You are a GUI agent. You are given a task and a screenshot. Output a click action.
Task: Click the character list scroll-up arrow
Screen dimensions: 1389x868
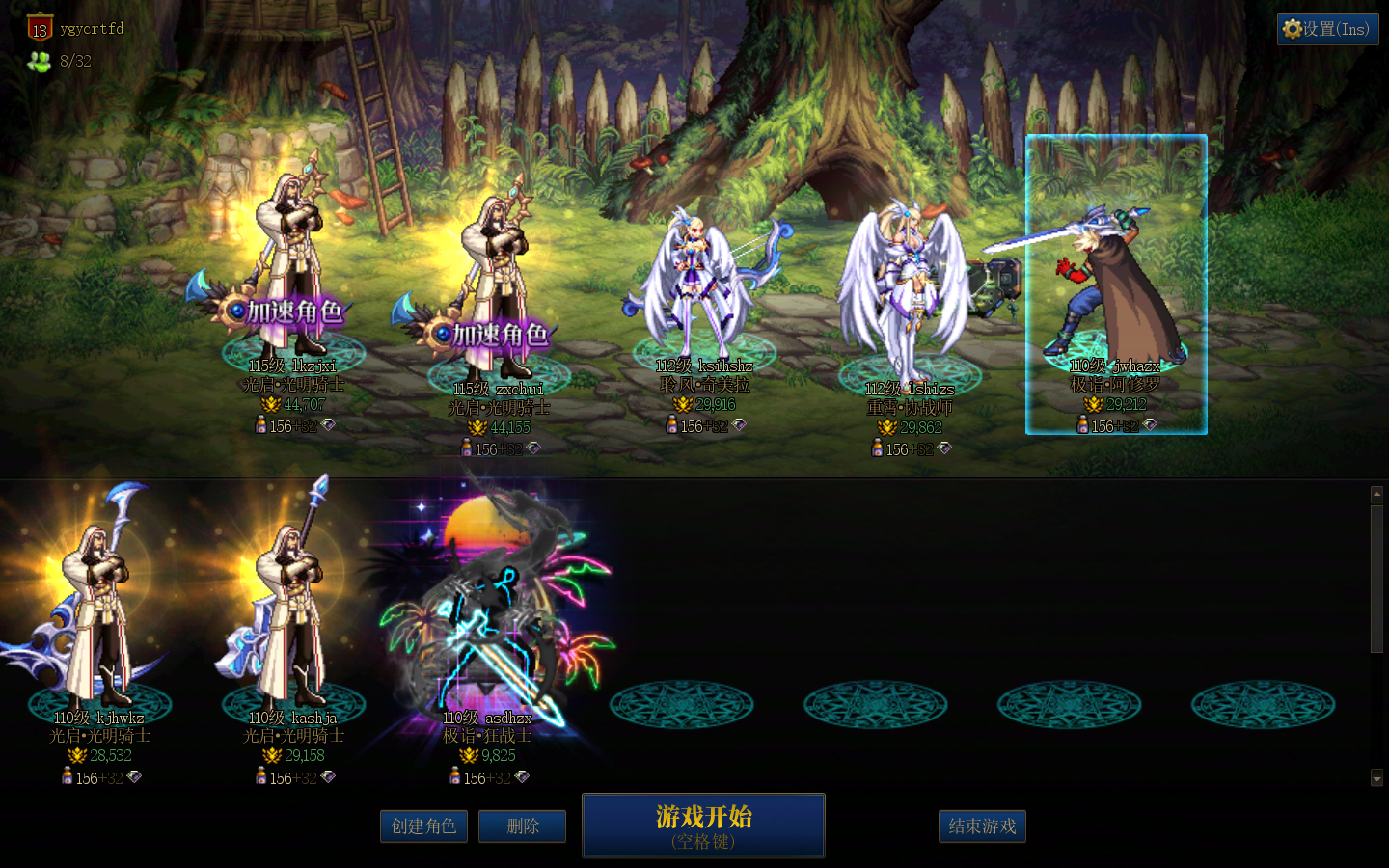tap(1376, 494)
